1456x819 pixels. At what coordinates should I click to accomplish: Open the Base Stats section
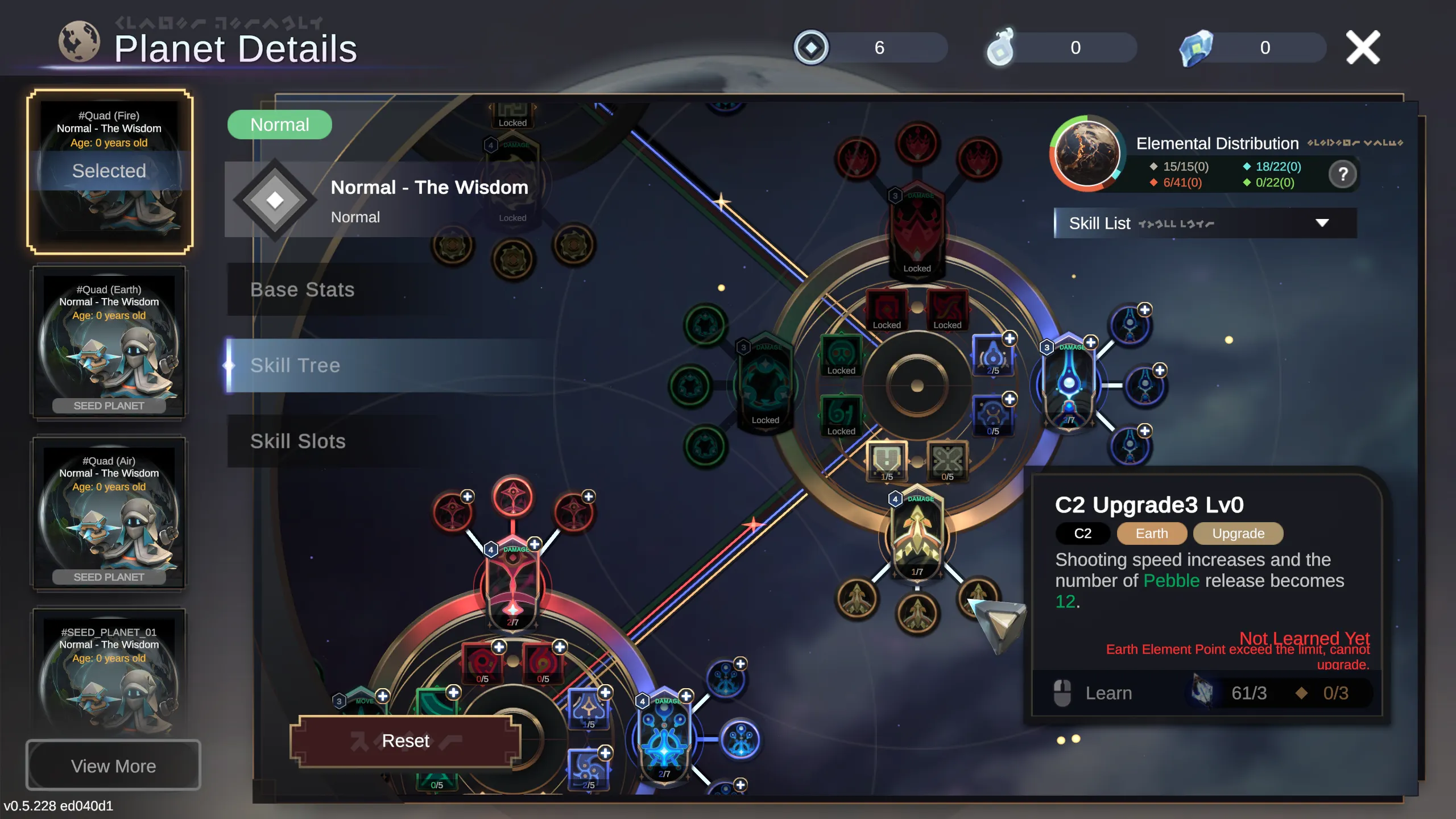(303, 289)
